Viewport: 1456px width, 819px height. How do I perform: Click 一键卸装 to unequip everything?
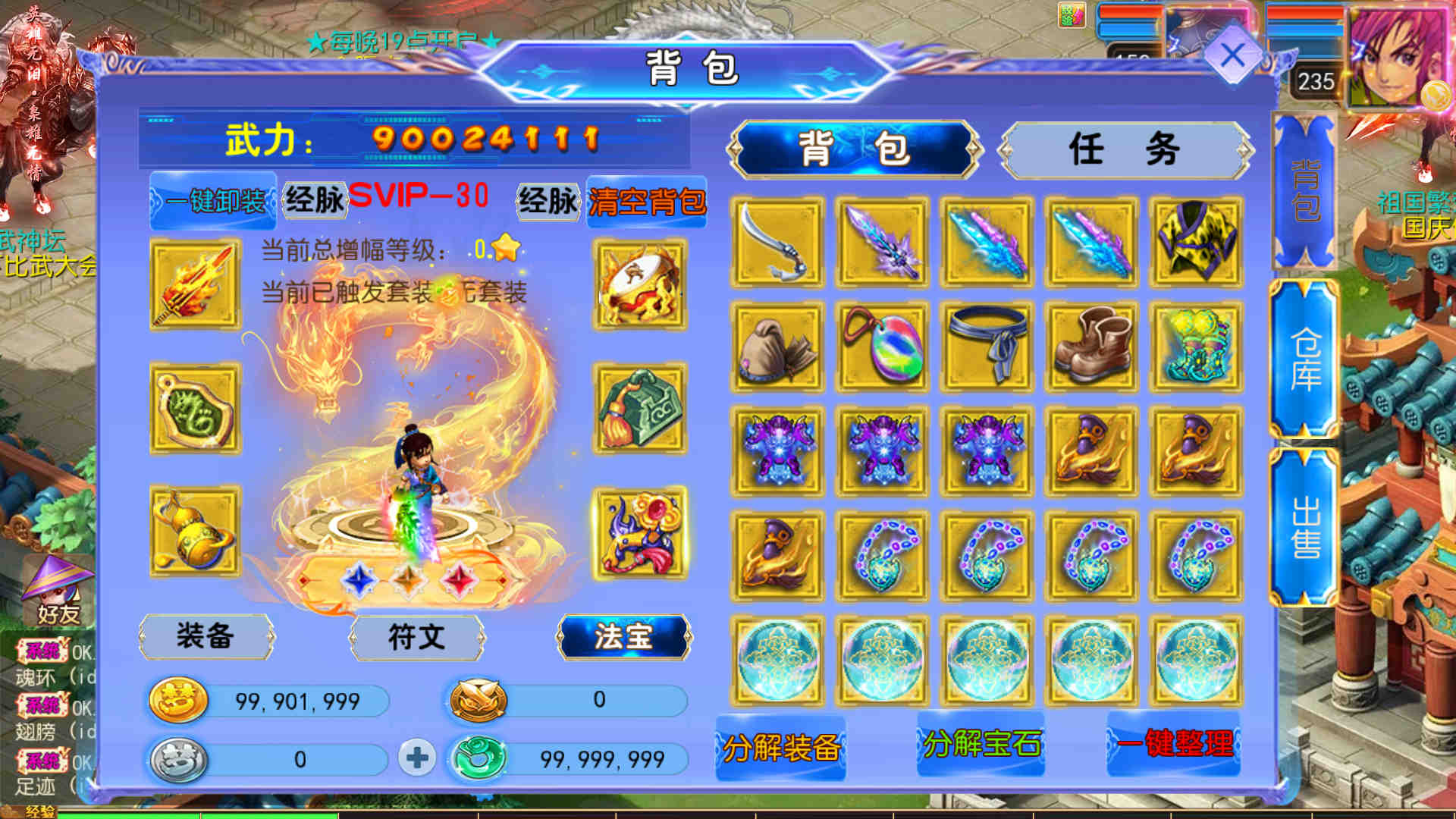pos(213,201)
